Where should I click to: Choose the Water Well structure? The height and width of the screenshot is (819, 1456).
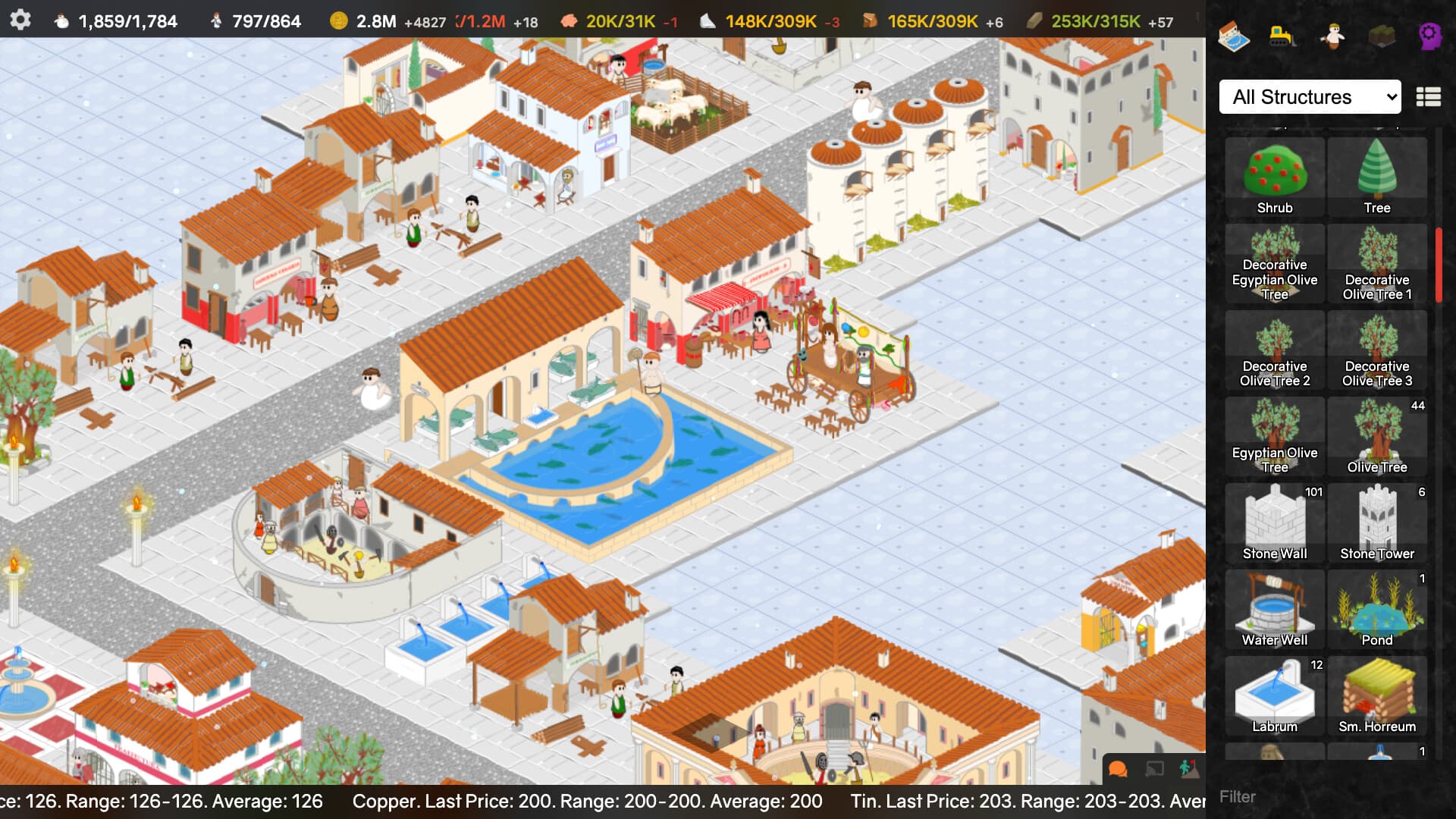coord(1275,609)
